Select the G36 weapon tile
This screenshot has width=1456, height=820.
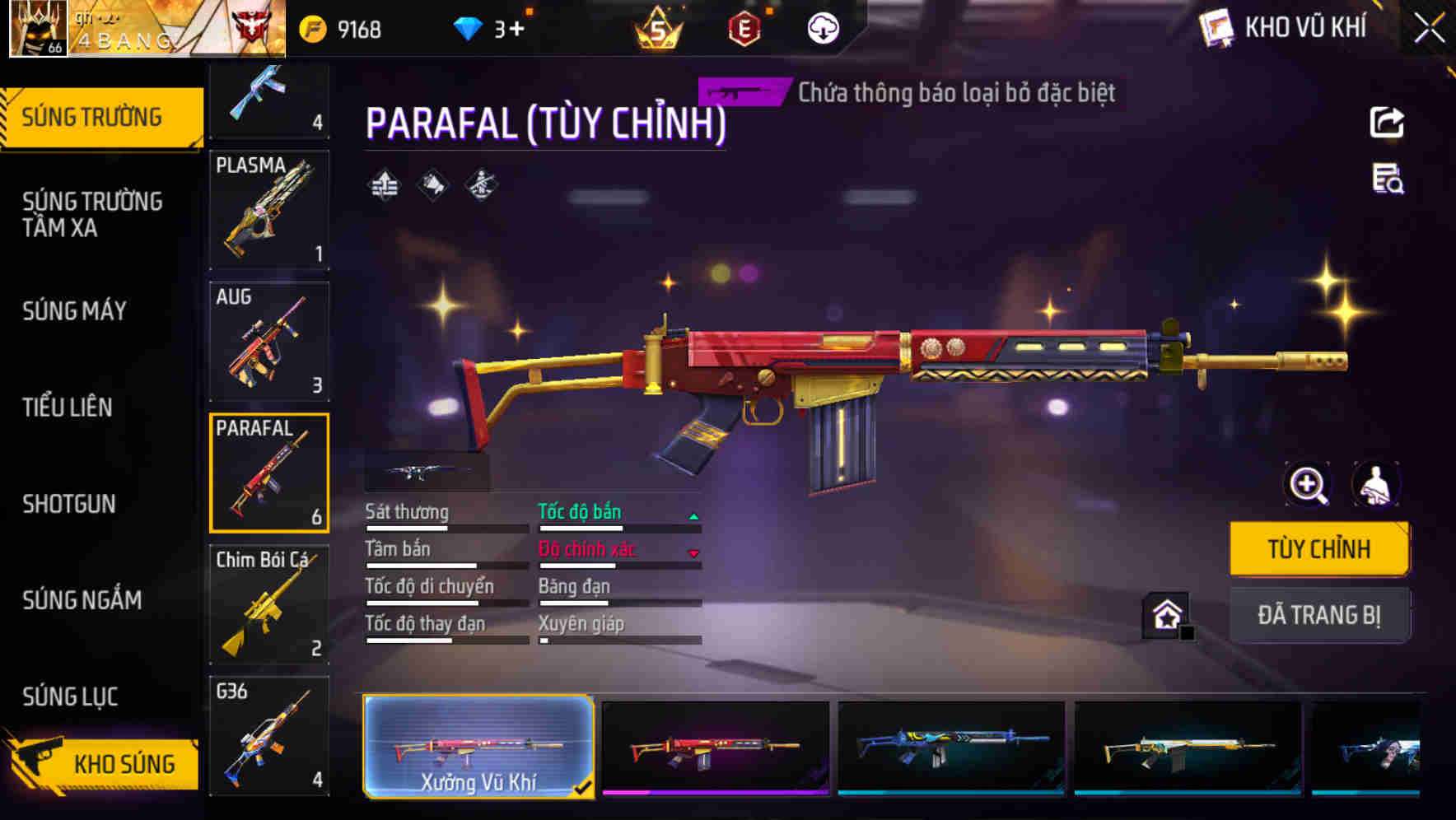click(x=269, y=736)
